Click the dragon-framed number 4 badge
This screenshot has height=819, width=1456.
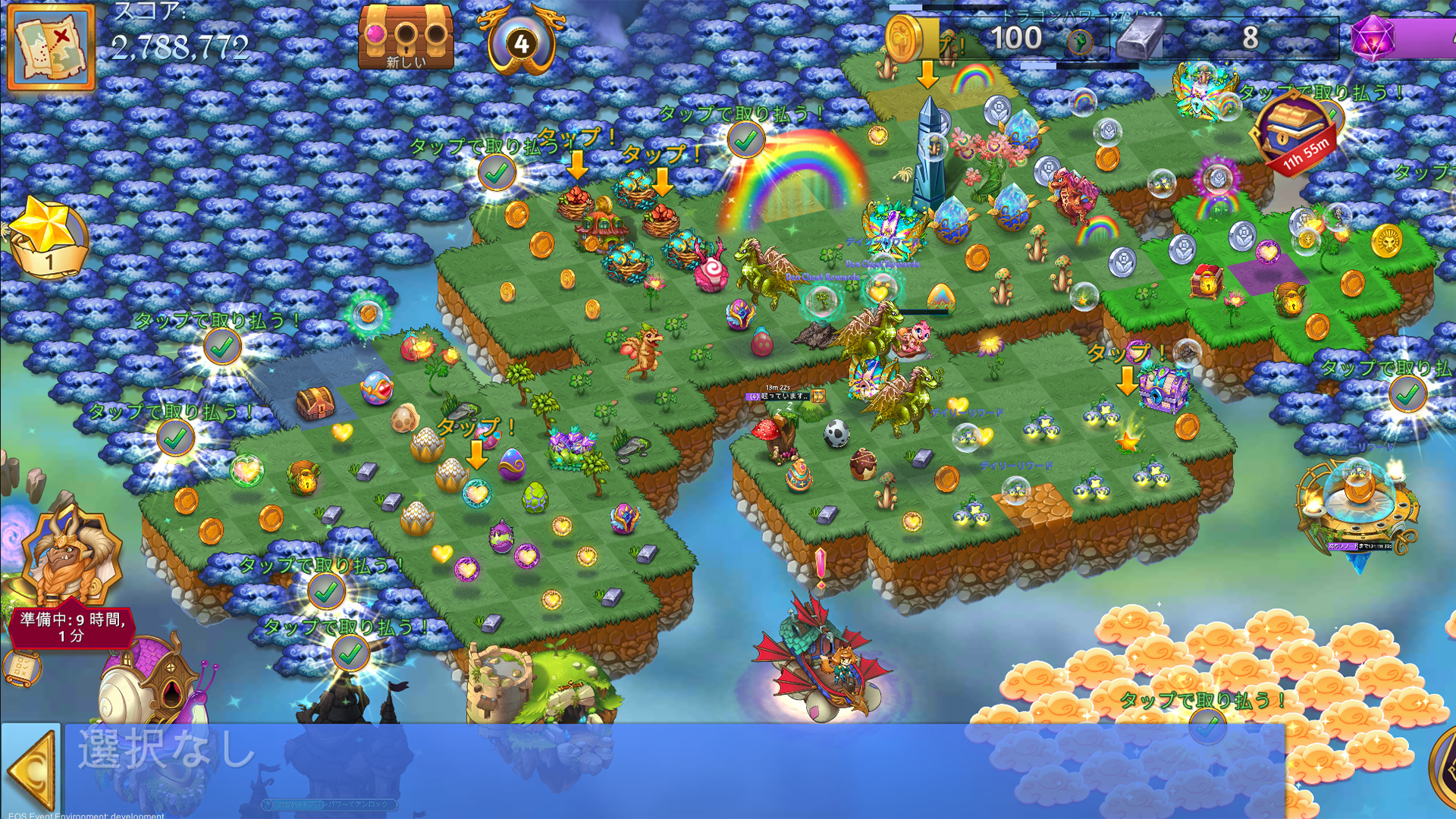(521, 42)
